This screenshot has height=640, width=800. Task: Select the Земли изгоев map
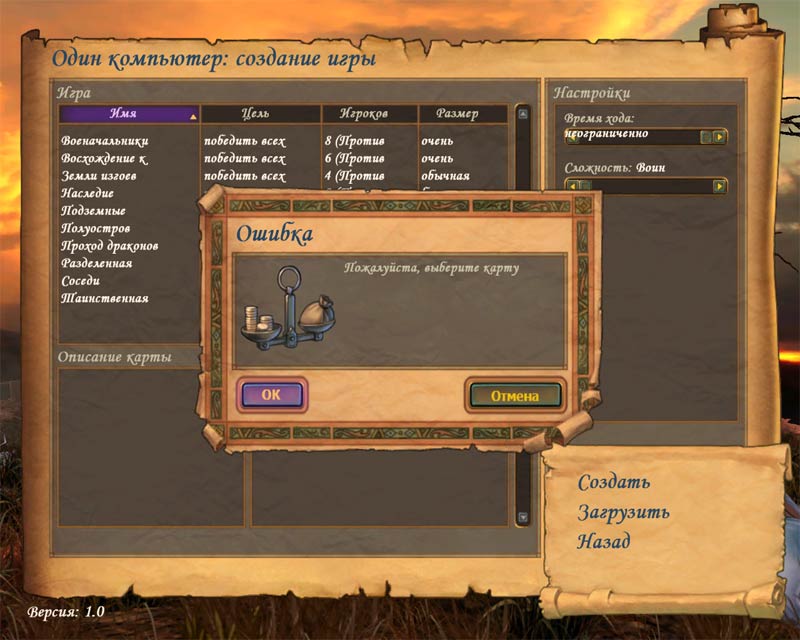pyautogui.click(x=99, y=176)
